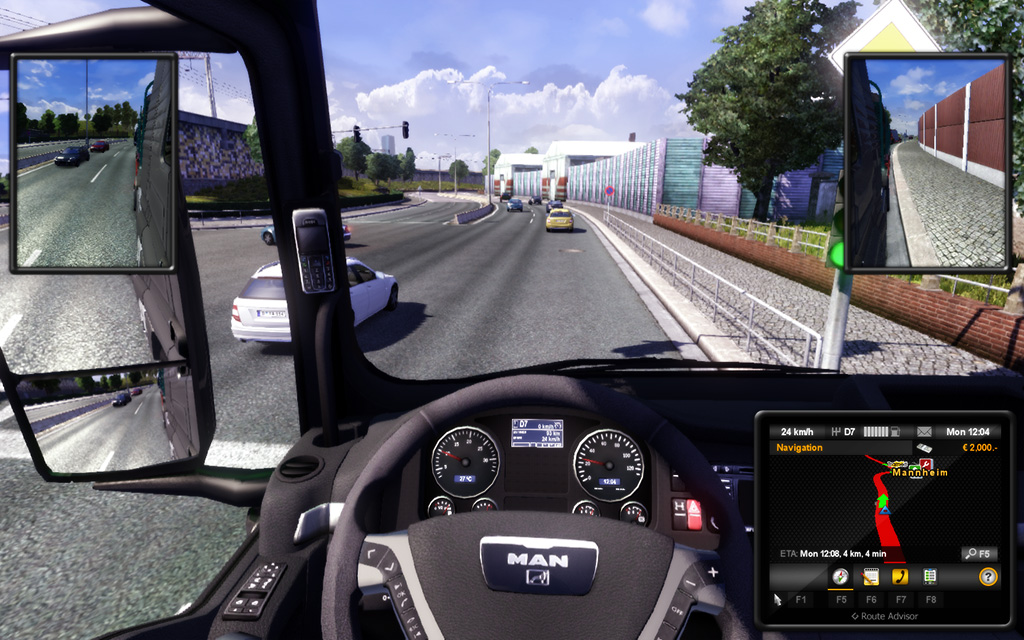
Task: Open the Navigation compass tab
Action: [x=840, y=577]
